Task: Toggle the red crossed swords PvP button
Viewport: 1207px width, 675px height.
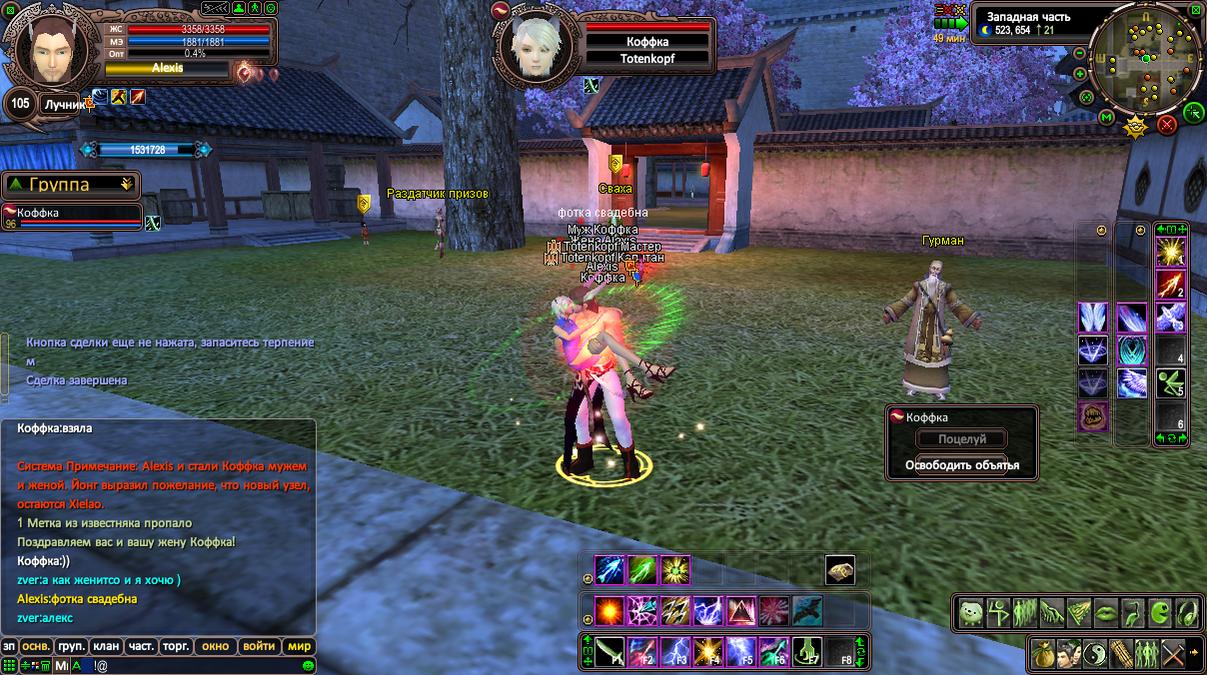Action: tap(1167, 125)
